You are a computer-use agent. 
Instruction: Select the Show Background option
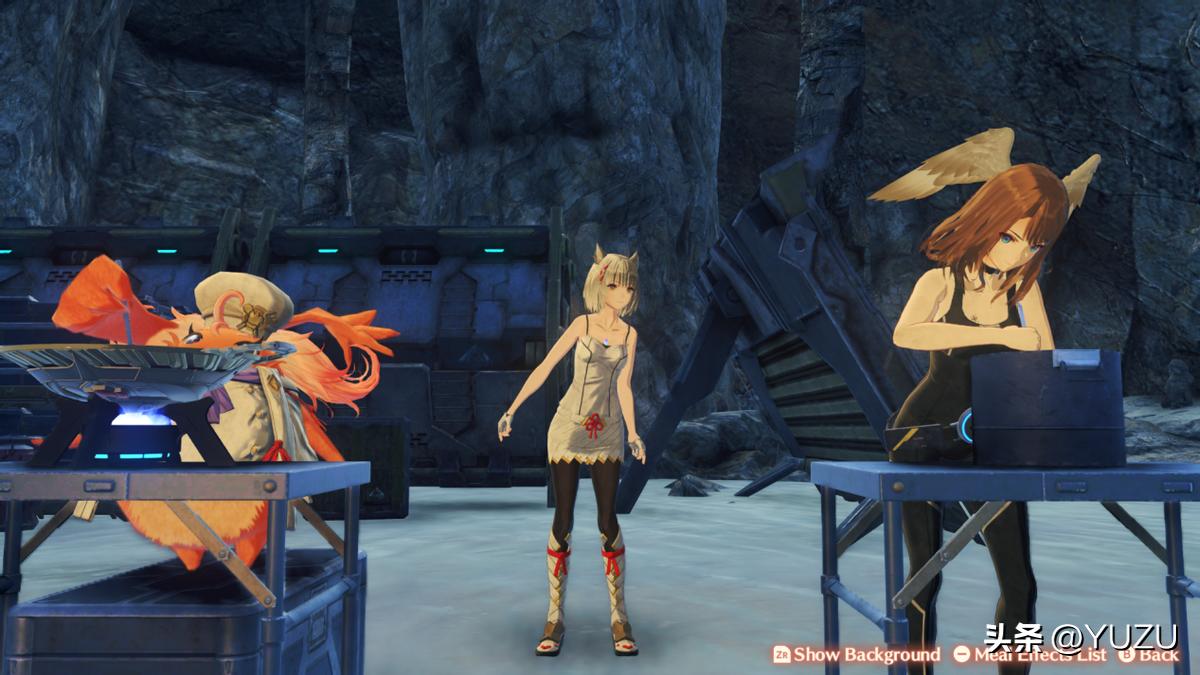(x=856, y=655)
